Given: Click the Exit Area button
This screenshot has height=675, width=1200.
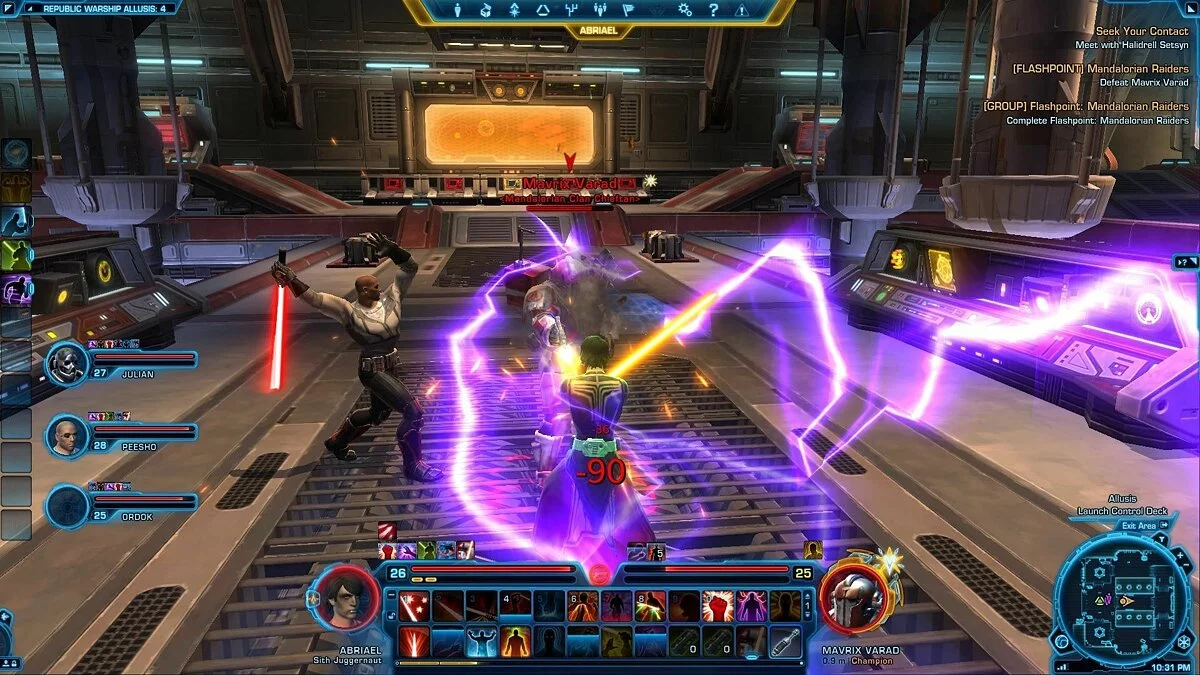Looking at the screenshot, I should 1140,526.
